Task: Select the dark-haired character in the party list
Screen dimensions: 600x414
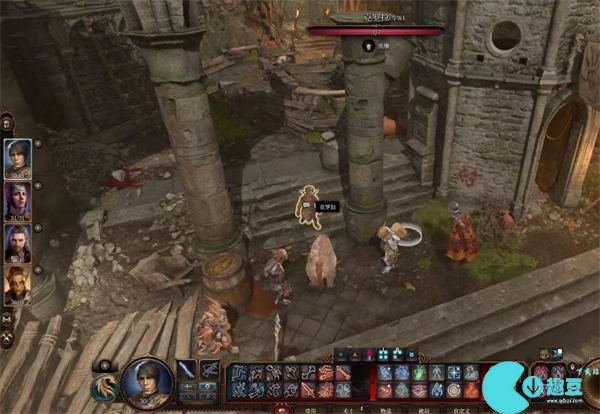Action: pos(18,155)
